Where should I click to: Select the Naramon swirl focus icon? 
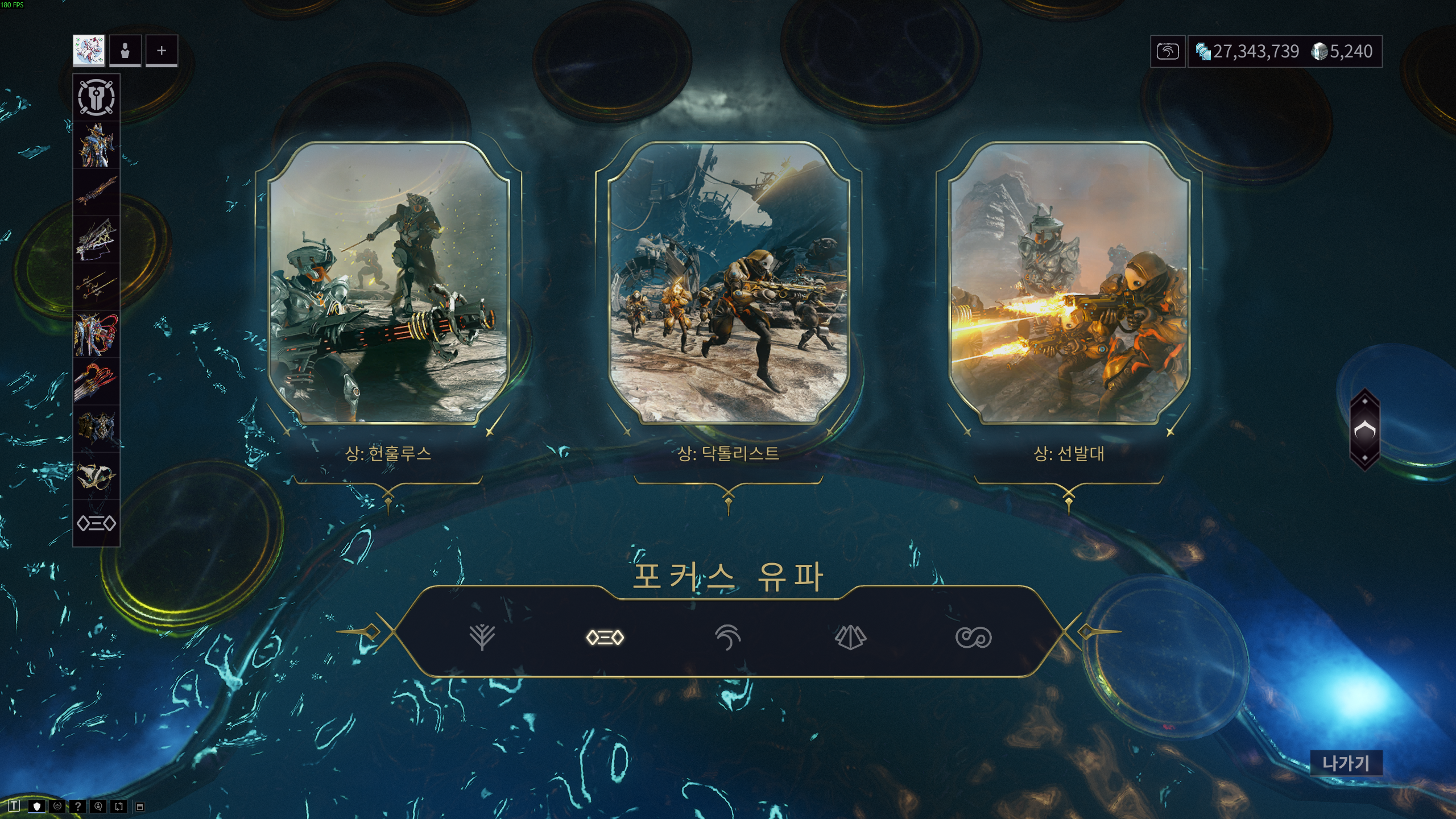click(x=728, y=638)
